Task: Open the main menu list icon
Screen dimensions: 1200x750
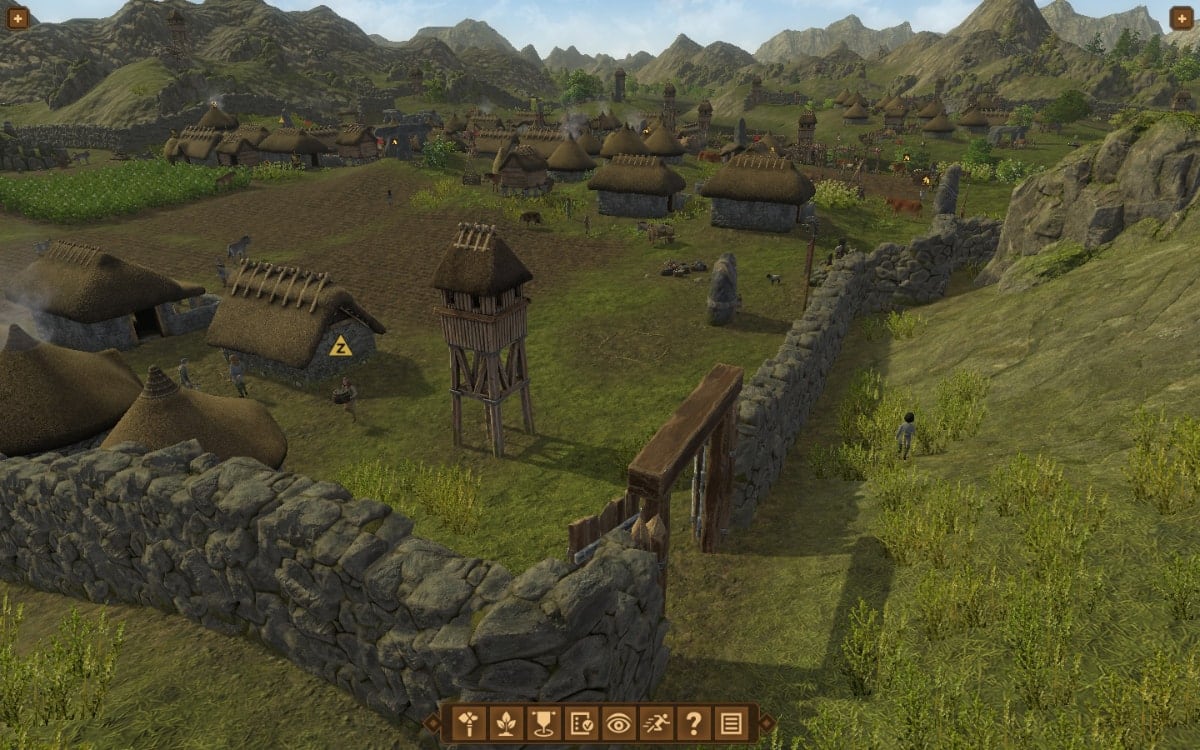Action: [x=731, y=722]
